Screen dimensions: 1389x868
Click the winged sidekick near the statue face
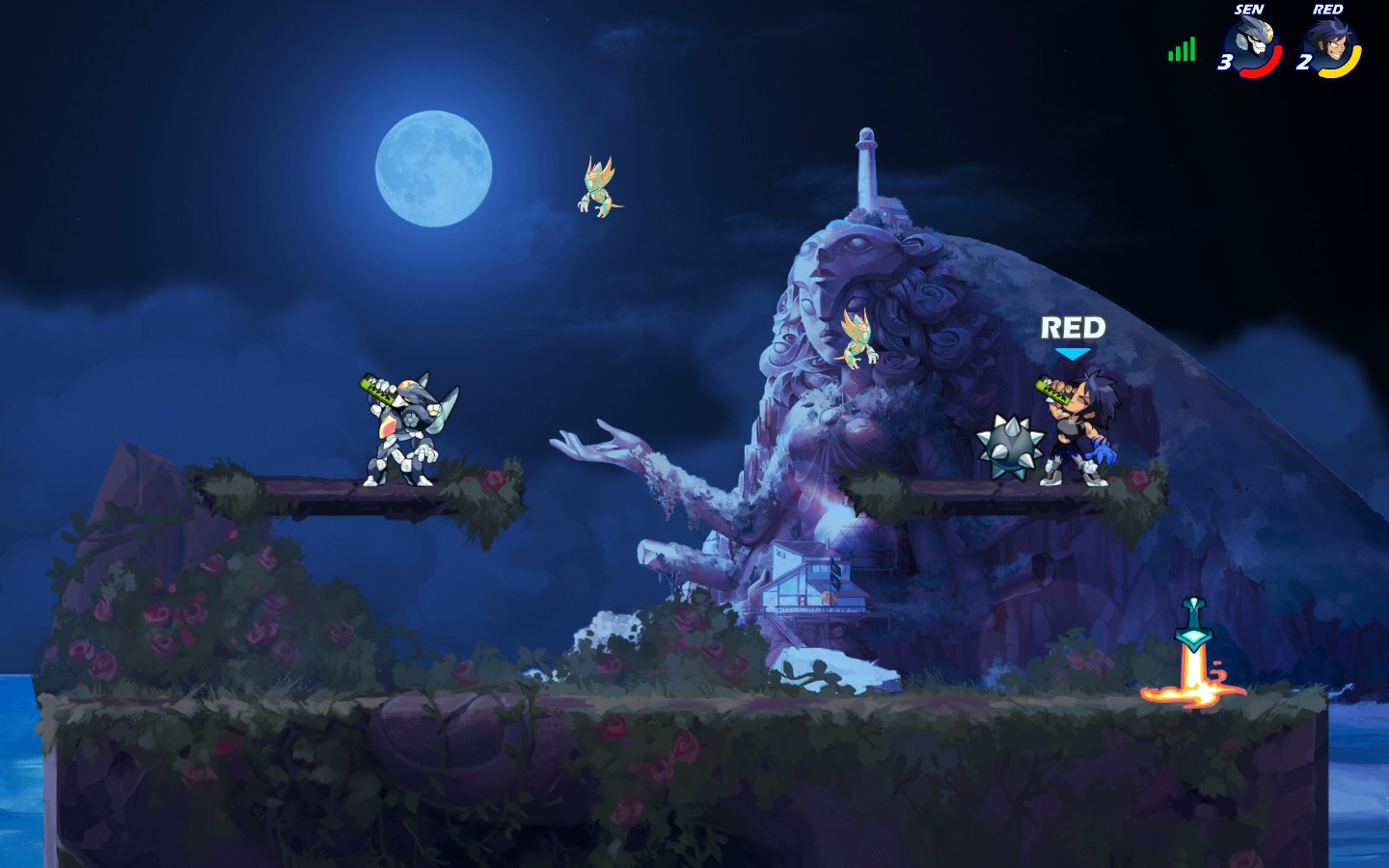(x=858, y=338)
